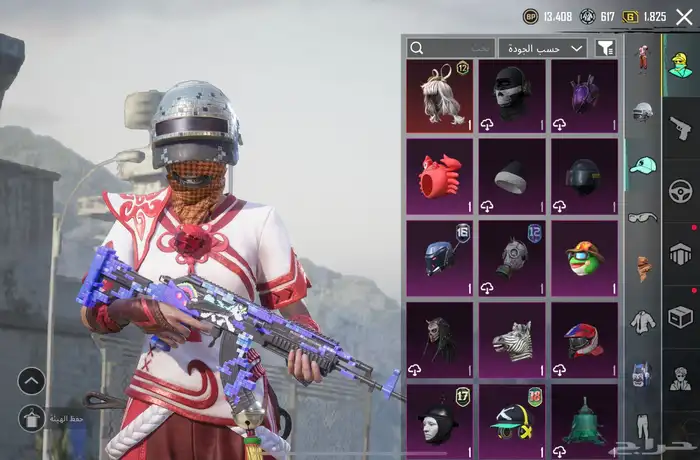
Task: Expand the up-arrow circle button
Action: click(31, 380)
